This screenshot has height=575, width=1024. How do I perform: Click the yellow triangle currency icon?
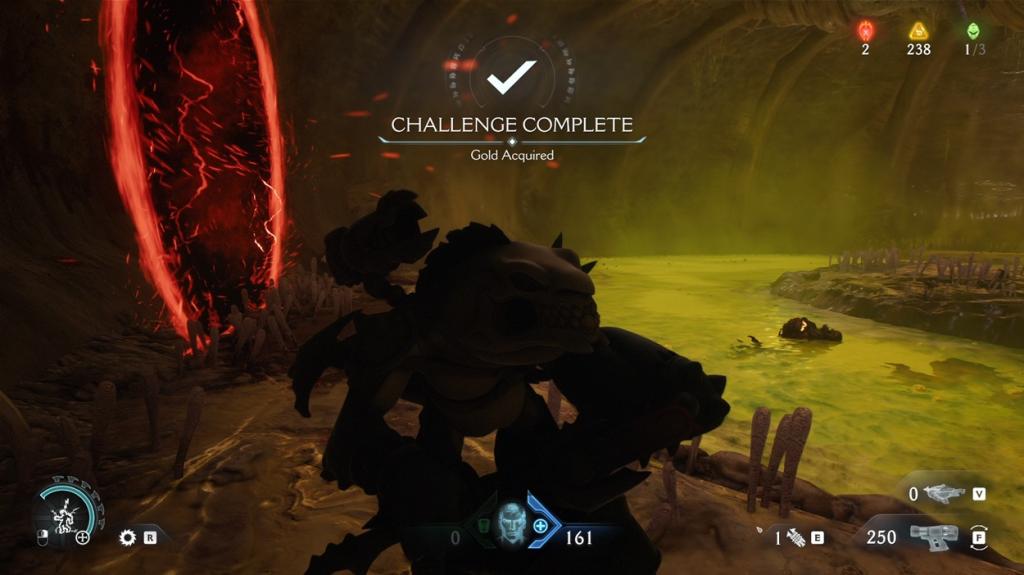pos(919,30)
